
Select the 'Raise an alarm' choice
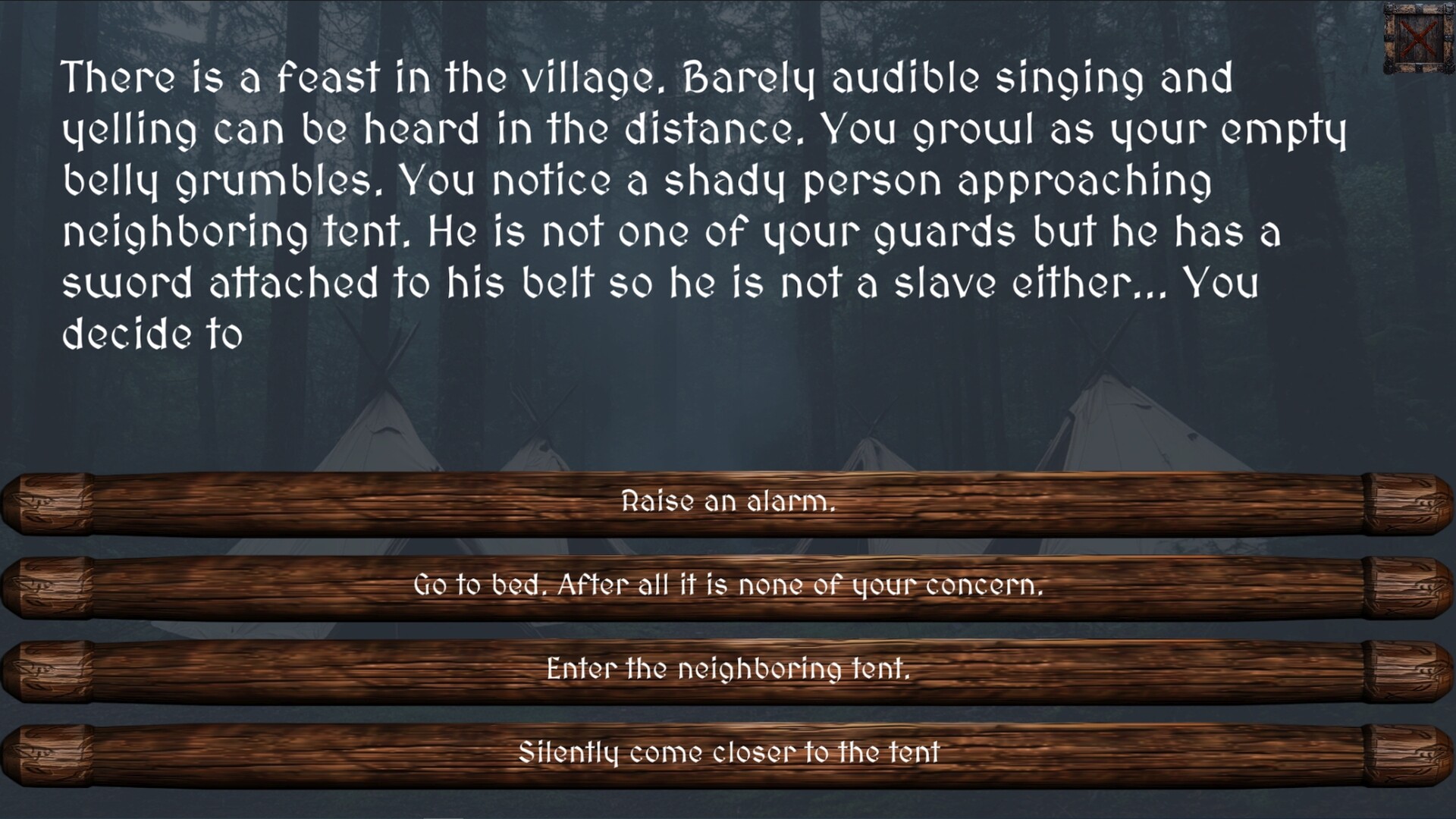[x=728, y=500]
